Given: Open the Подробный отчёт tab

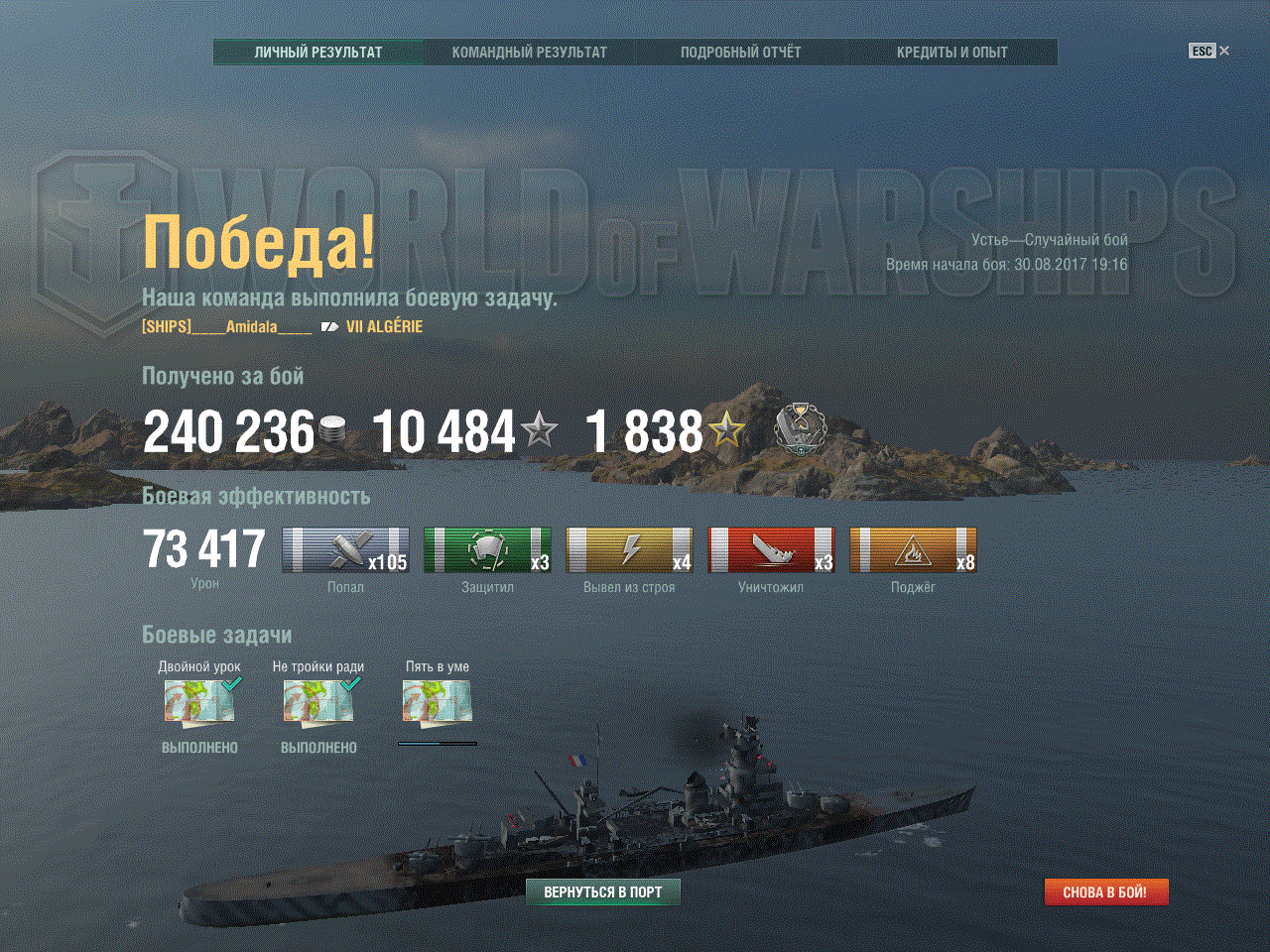Looking at the screenshot, I should coord(740,53).
